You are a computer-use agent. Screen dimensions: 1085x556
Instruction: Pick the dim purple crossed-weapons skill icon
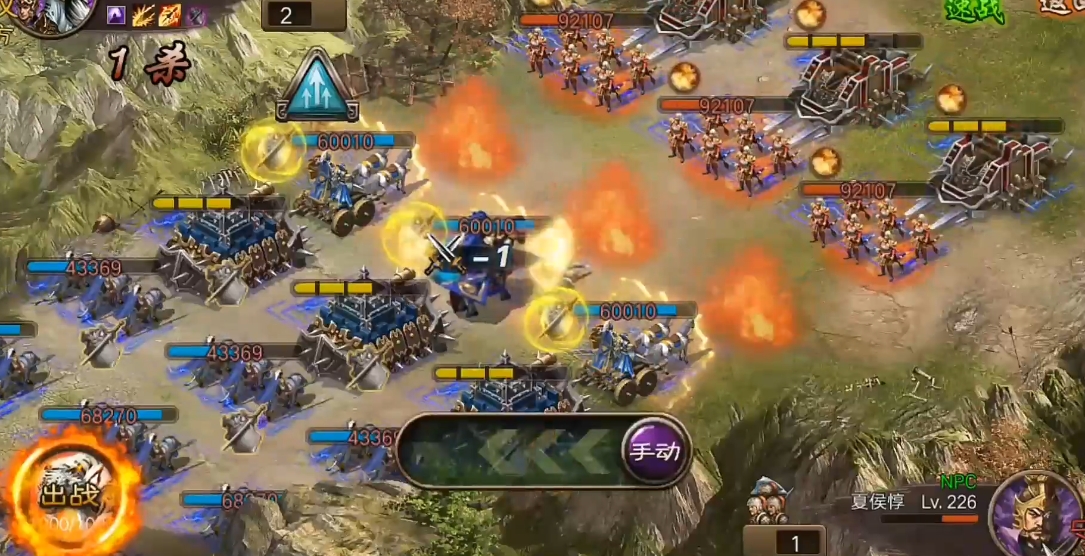pos(196,15)
